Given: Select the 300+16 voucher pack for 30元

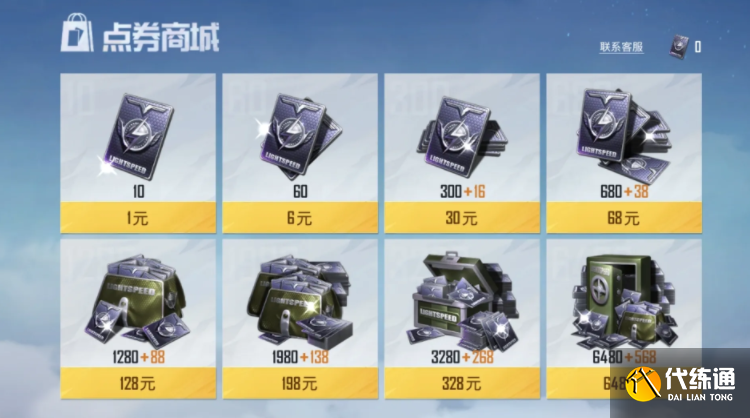Looking at the screenshot, I should coord(461,215).
